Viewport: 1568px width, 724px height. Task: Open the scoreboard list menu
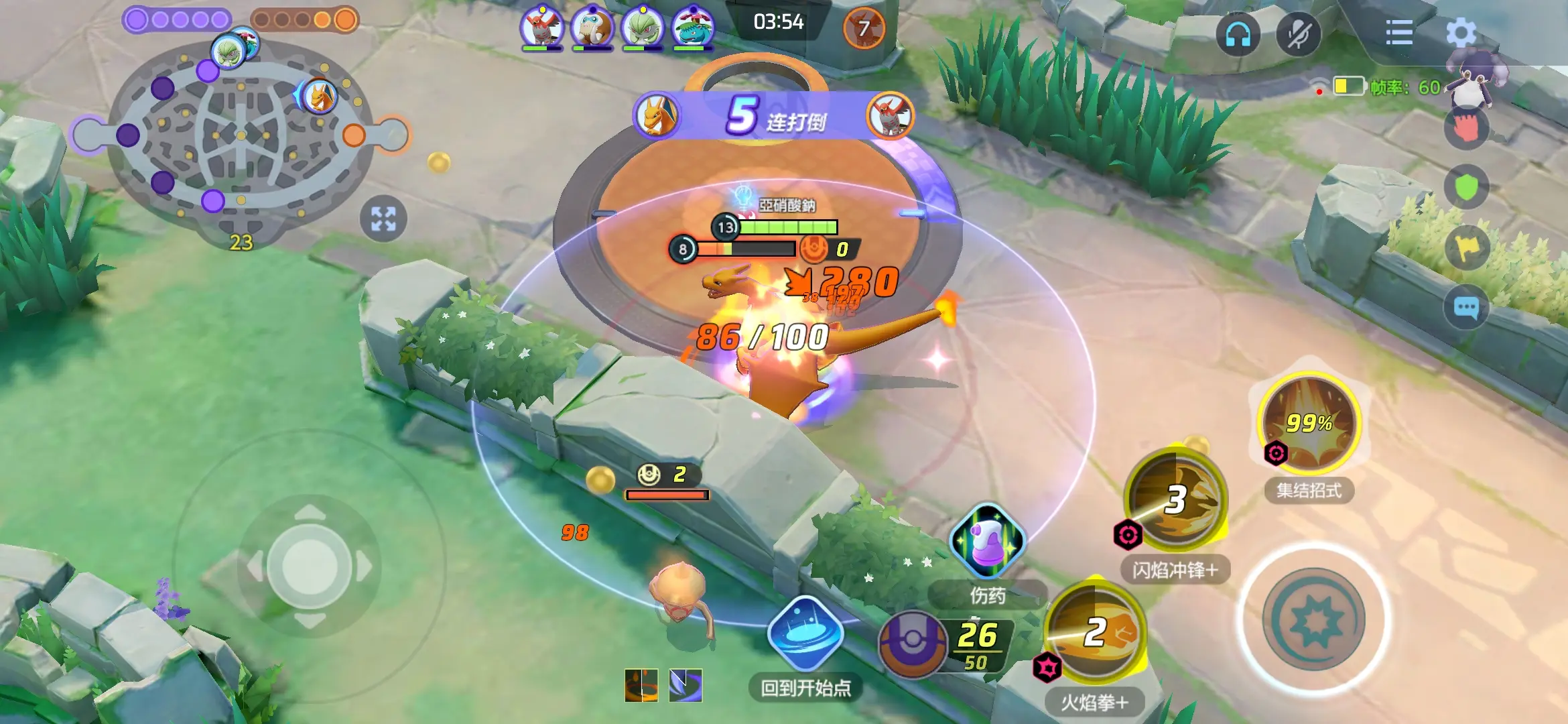[x=1399, y=32]
